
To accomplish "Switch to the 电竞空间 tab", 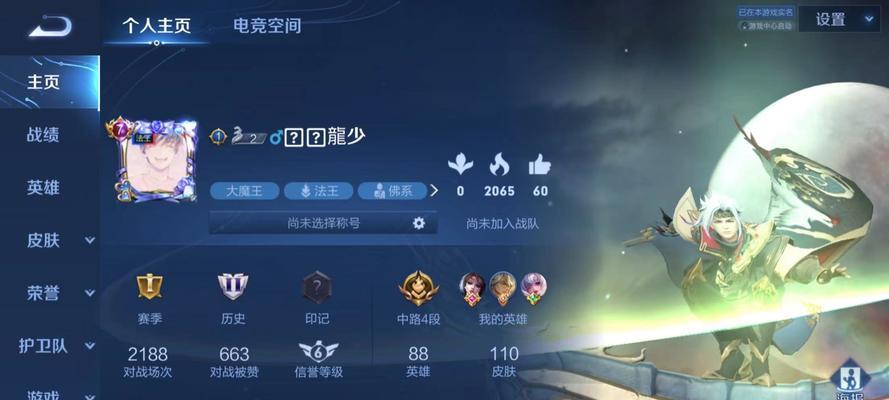I will 266,26.
